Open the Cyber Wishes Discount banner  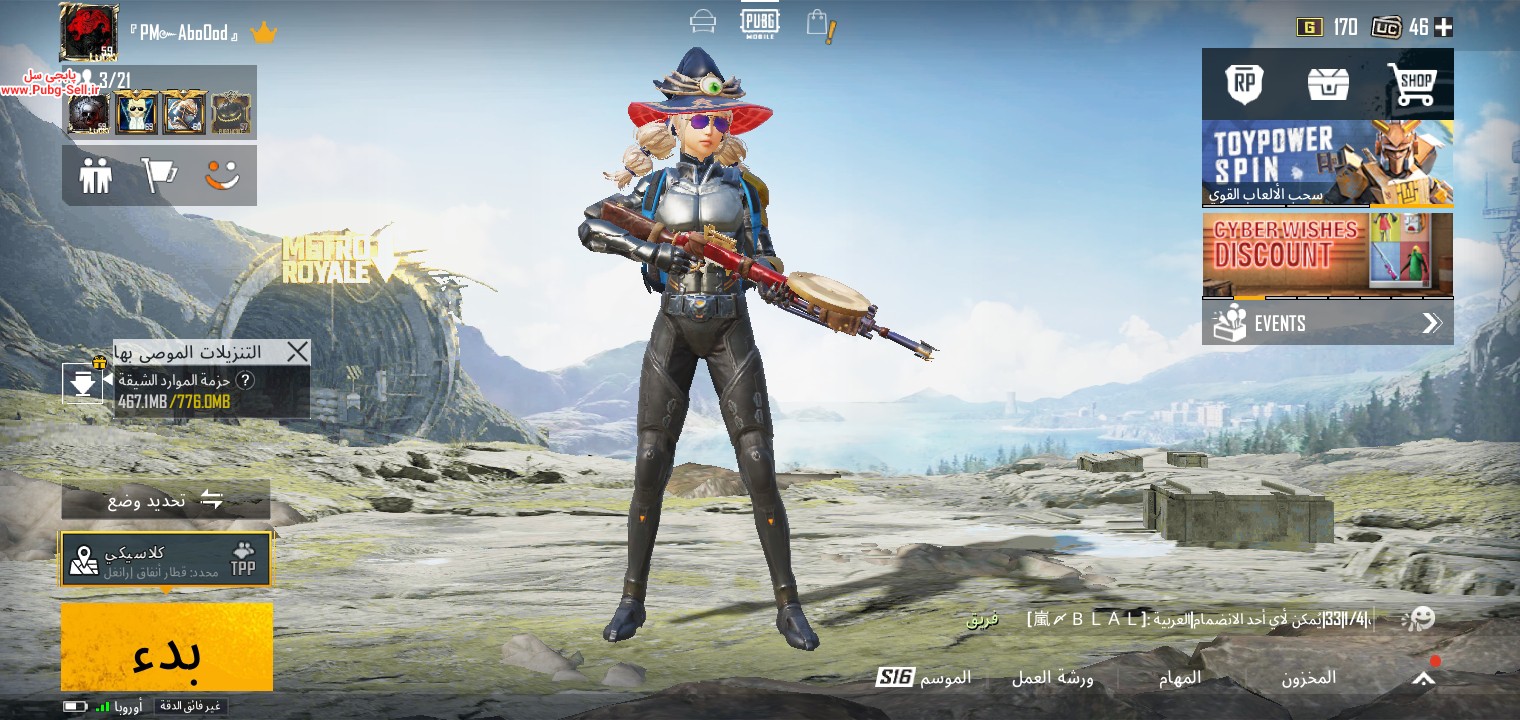[x=1327, y=254]
